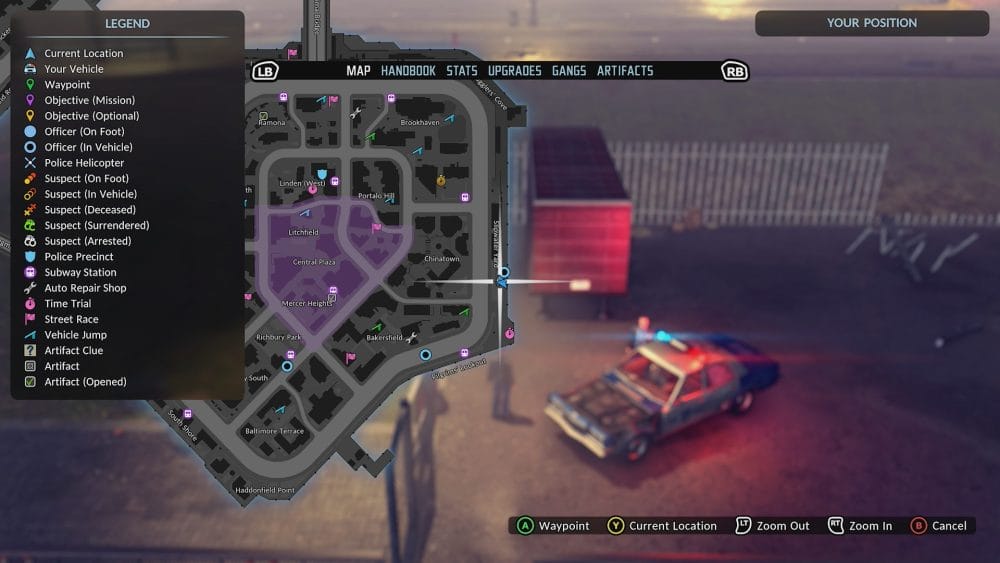Select the green vehicle jump marker in Brookhaven
Screen dimensions: 1000x563
[370, 135]
